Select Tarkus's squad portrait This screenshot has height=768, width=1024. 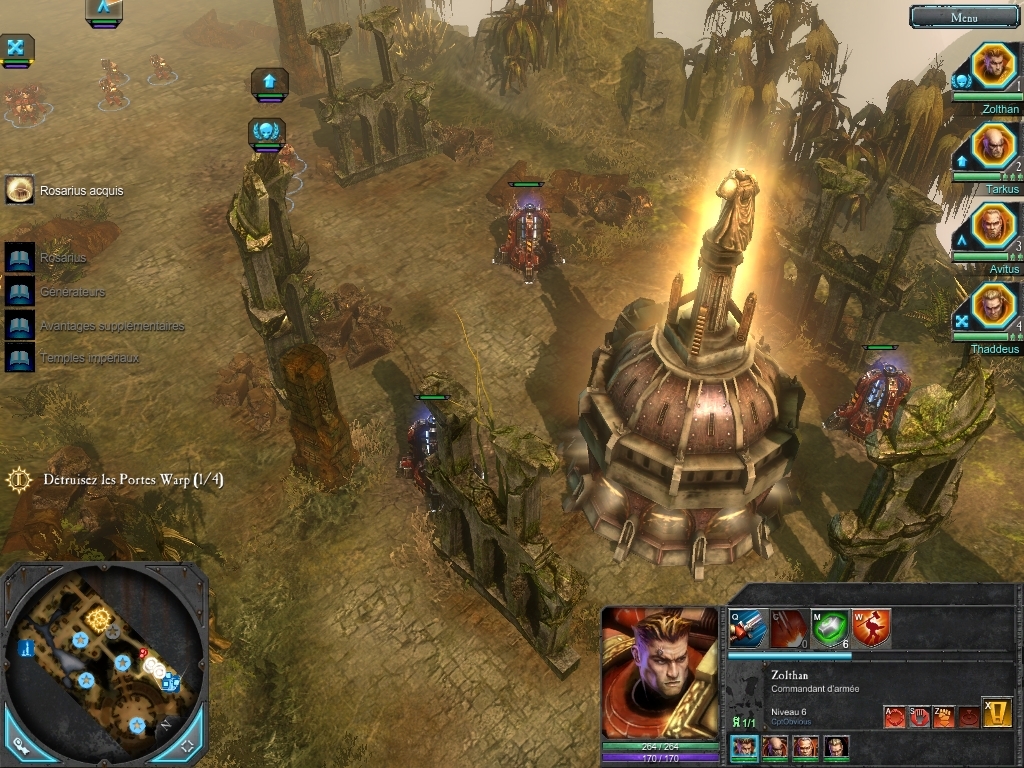(992, 147)
